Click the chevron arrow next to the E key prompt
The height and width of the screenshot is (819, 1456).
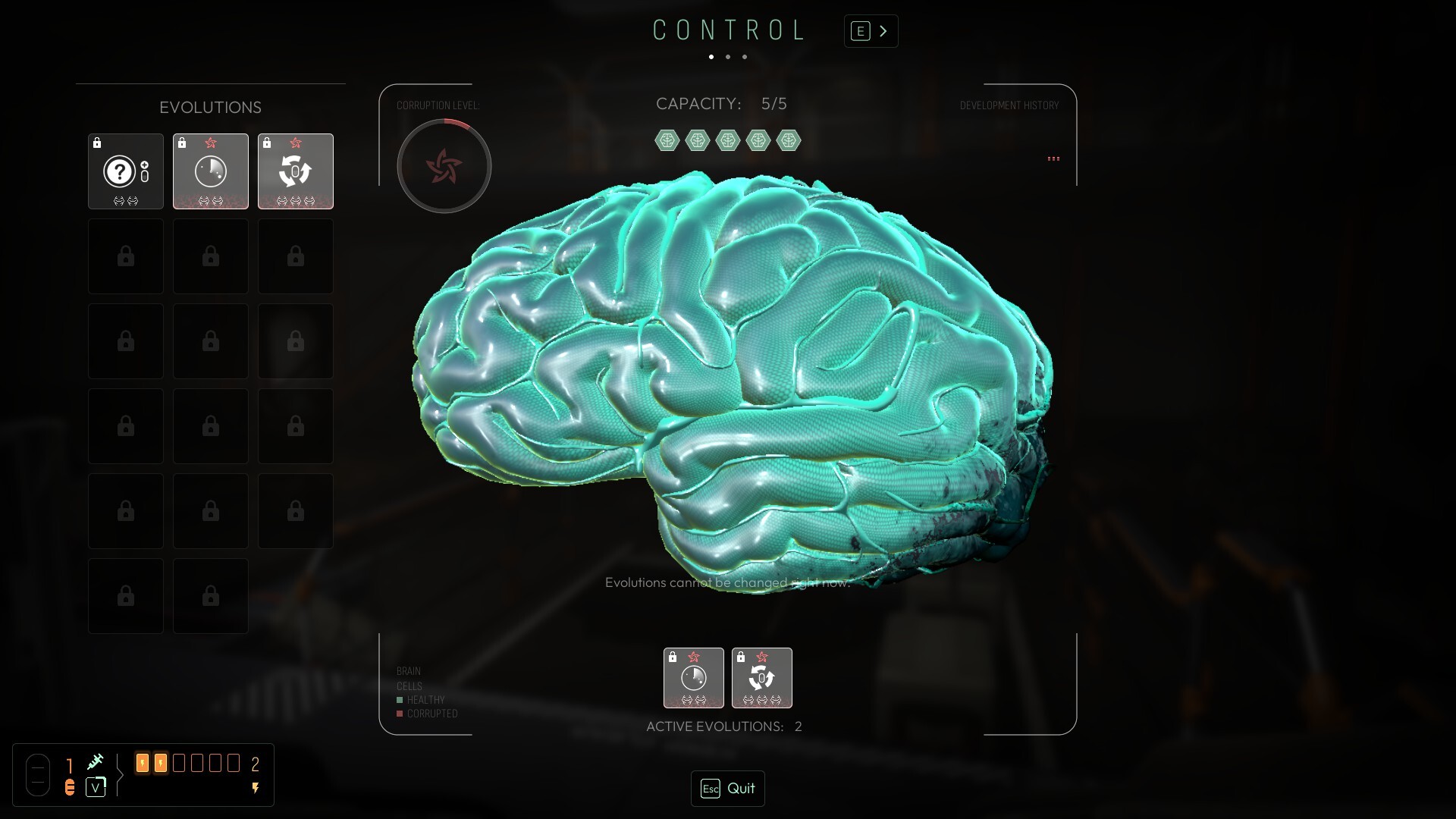pyautogui.click(x=884, y=30)
